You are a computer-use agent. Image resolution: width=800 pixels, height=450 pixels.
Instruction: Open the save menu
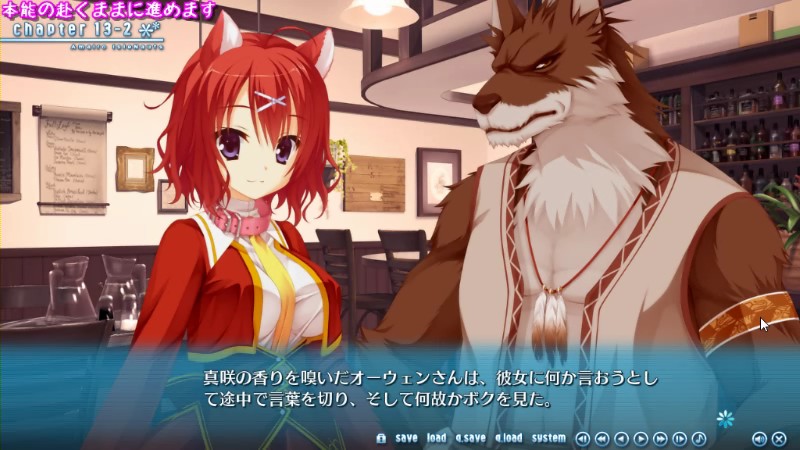click(x=406, y=438)
